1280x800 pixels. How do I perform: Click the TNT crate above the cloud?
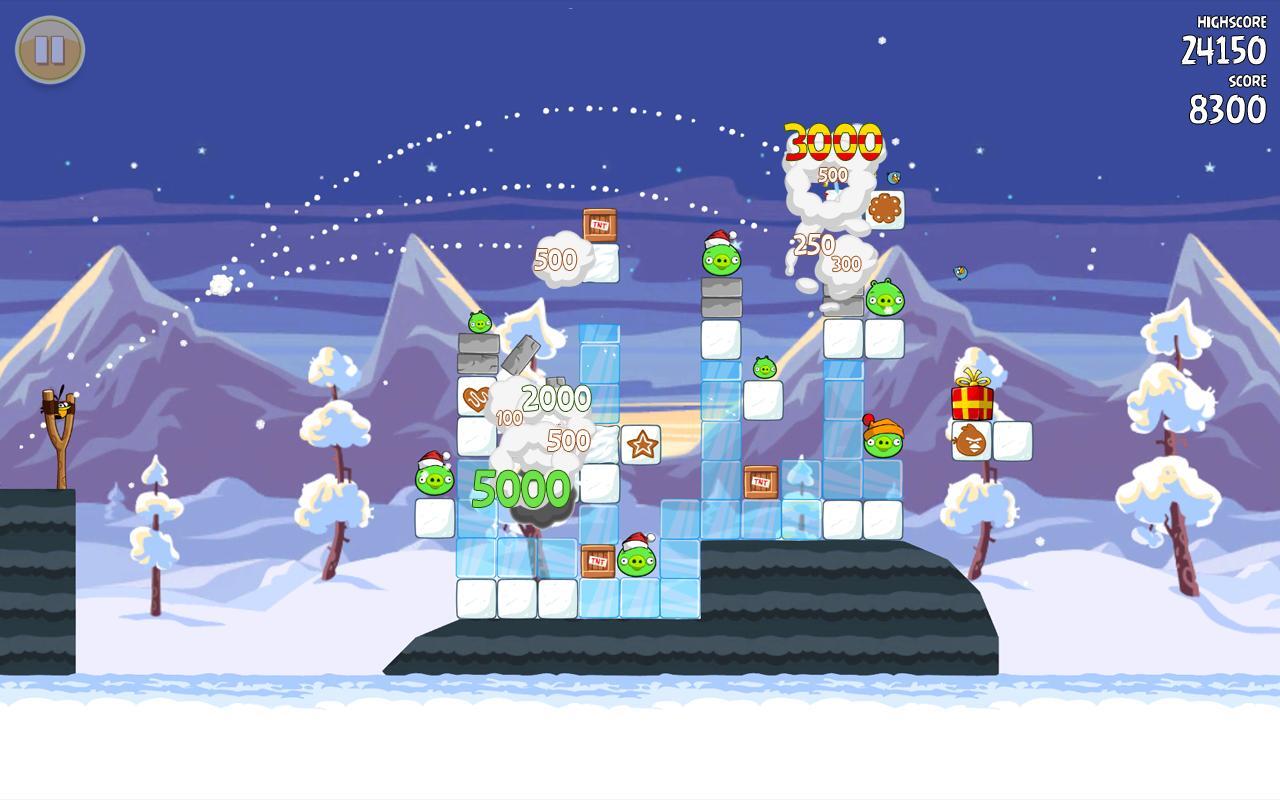[x=598, y=224]
